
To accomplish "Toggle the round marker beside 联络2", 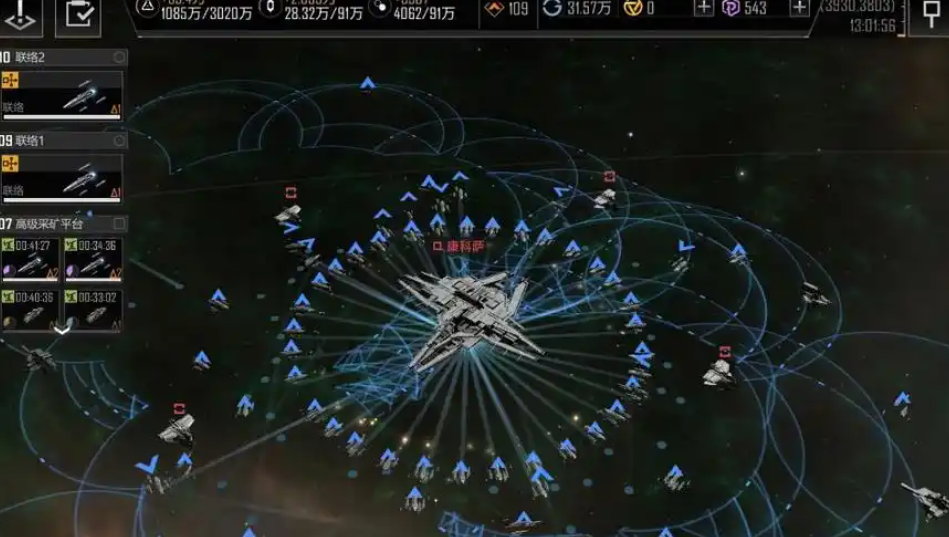I will pos(119,58).
